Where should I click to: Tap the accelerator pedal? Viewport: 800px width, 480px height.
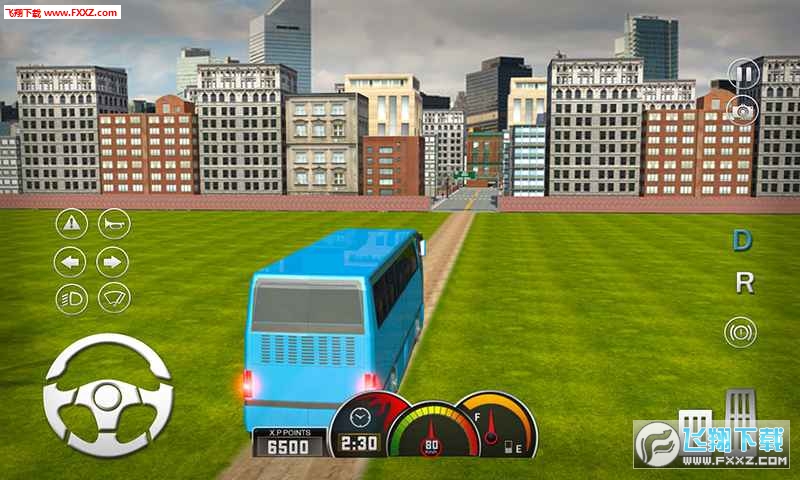tap(741, 408)
